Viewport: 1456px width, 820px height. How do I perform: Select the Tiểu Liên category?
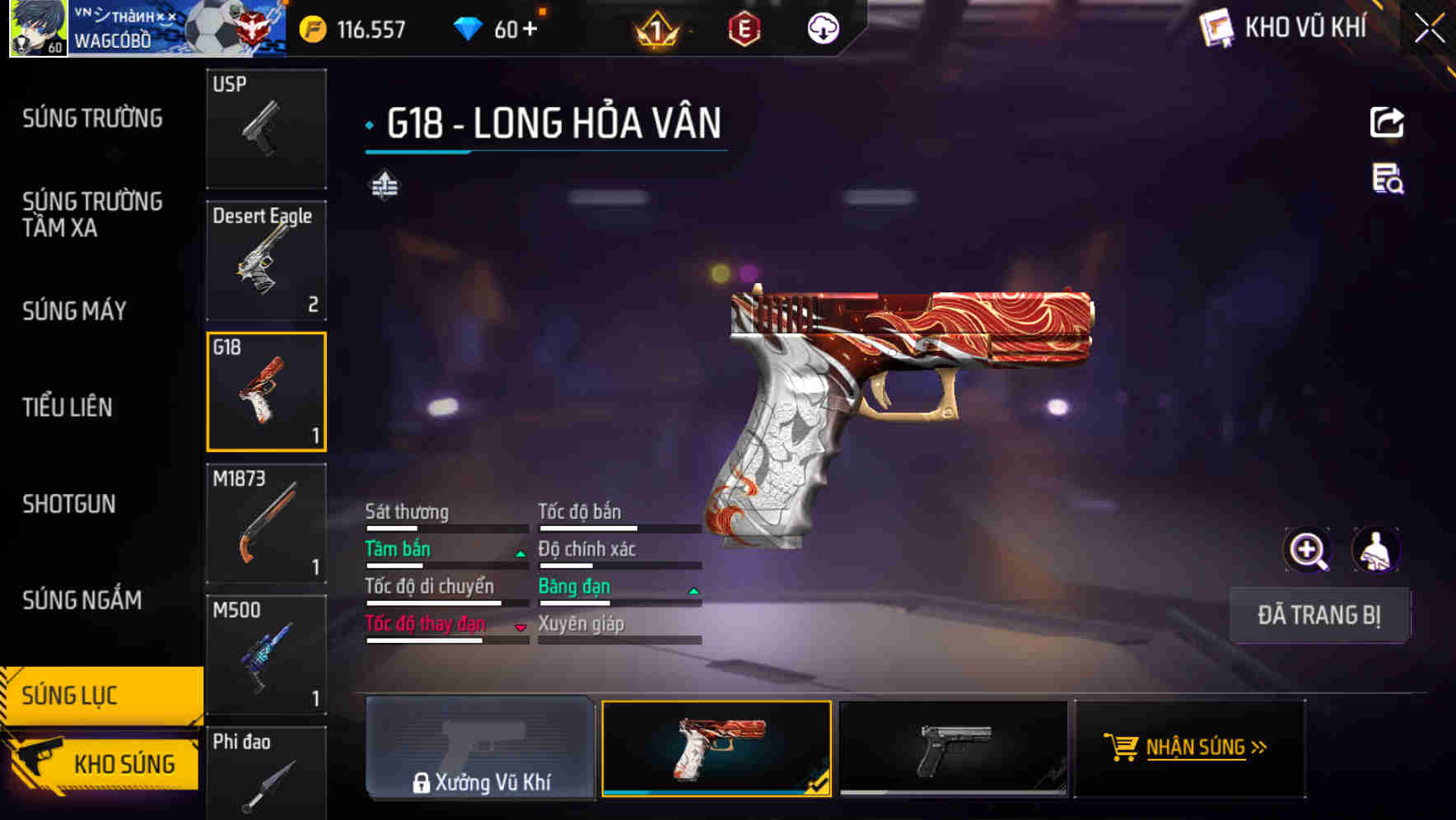[68, 407]
